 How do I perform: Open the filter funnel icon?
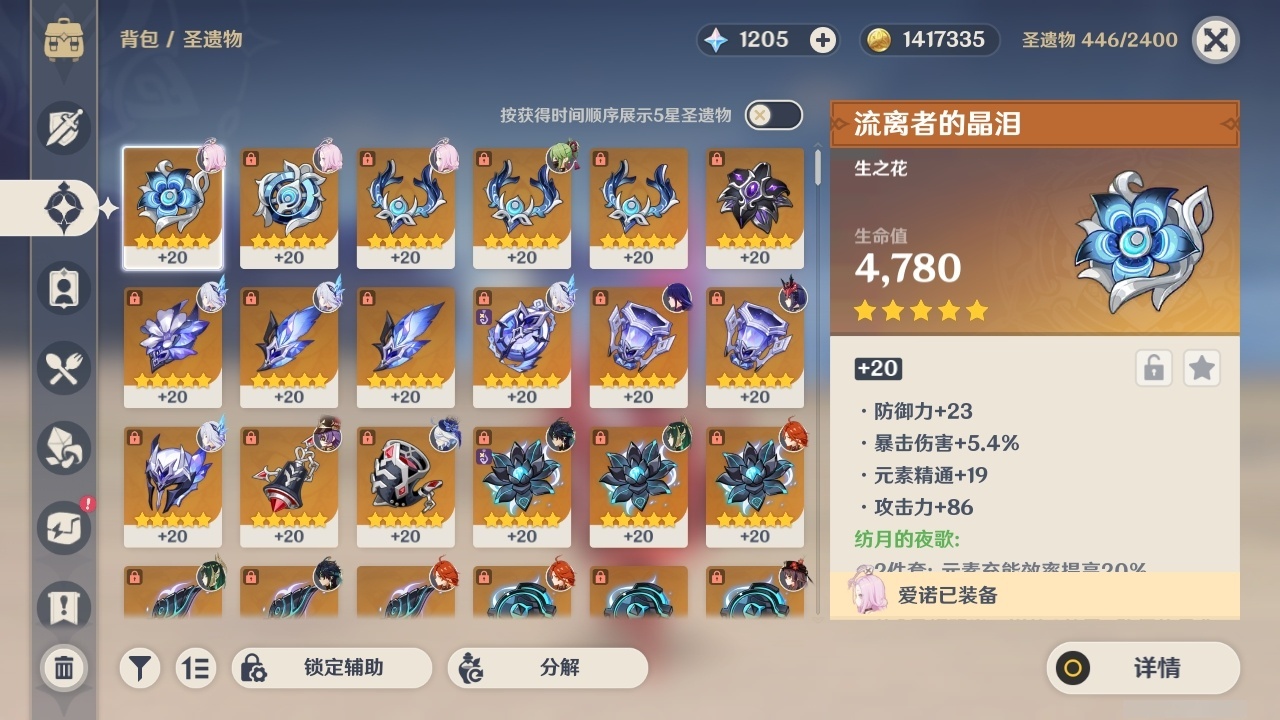click(x=140, y=668)
